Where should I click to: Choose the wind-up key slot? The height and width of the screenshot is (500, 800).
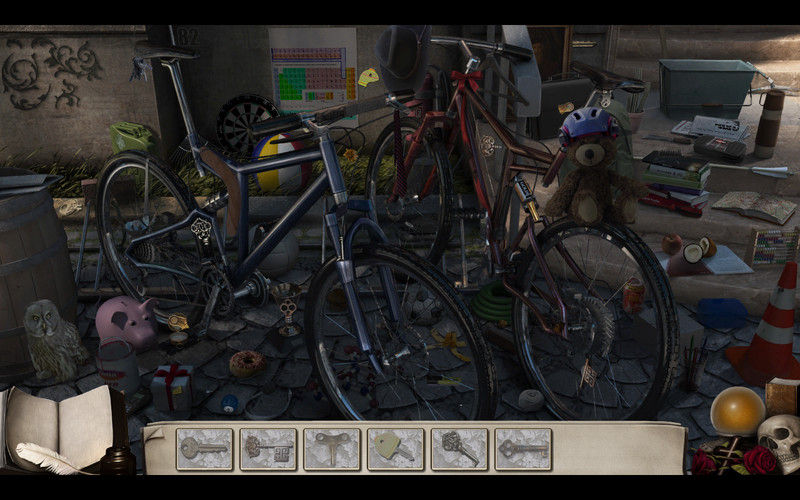(x=332, y=449)
